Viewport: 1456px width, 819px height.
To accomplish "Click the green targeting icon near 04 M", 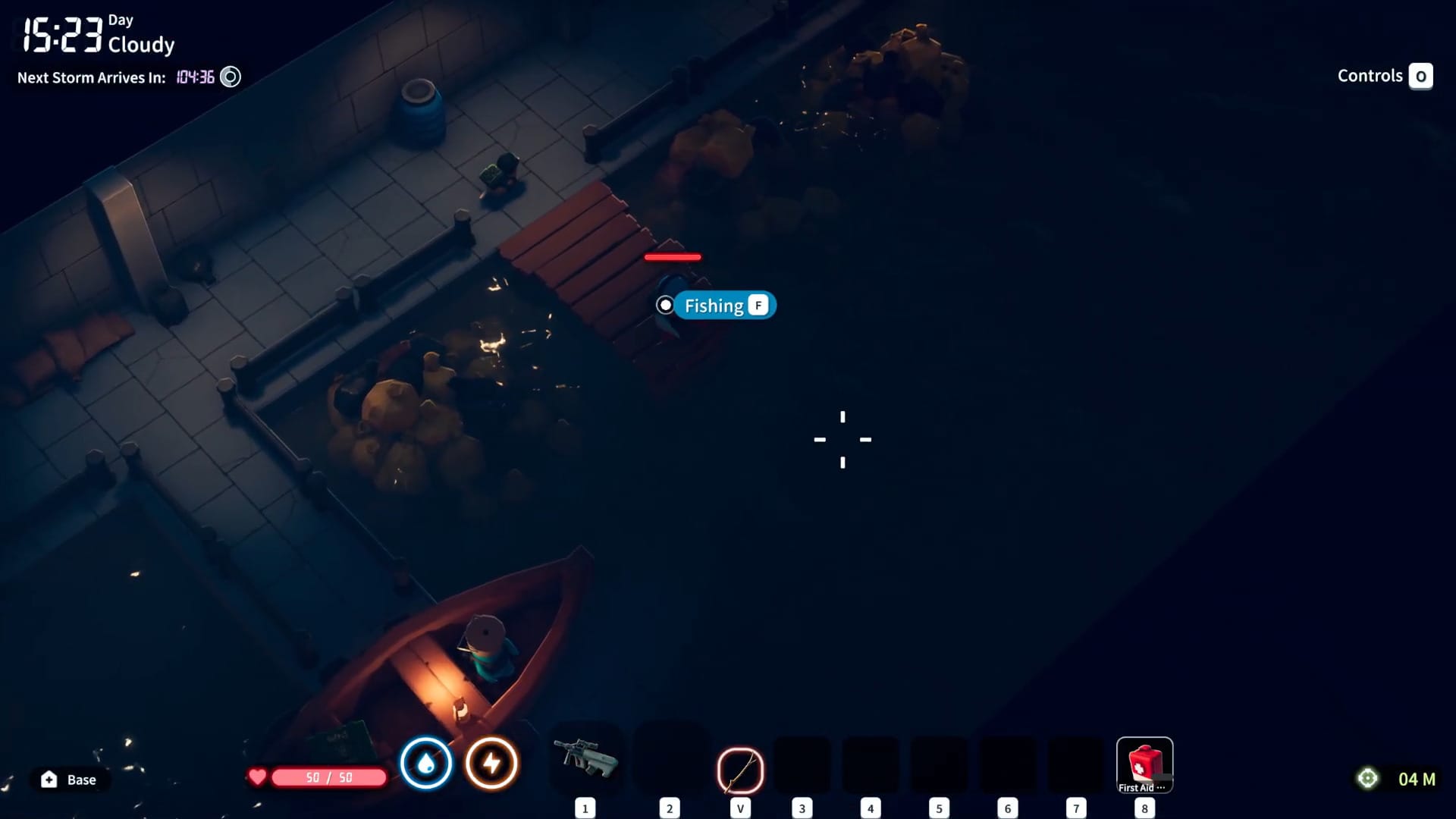I will coord(1367,778).
